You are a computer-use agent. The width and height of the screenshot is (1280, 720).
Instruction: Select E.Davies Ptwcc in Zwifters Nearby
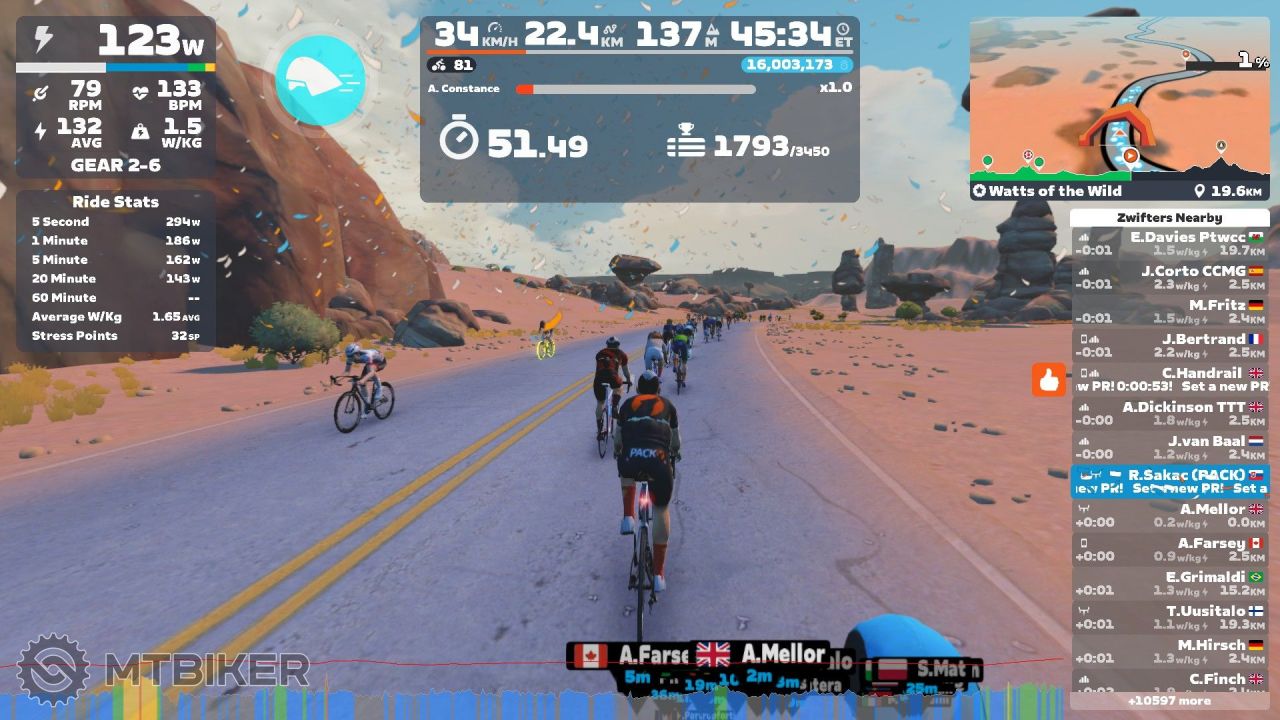1169,244
